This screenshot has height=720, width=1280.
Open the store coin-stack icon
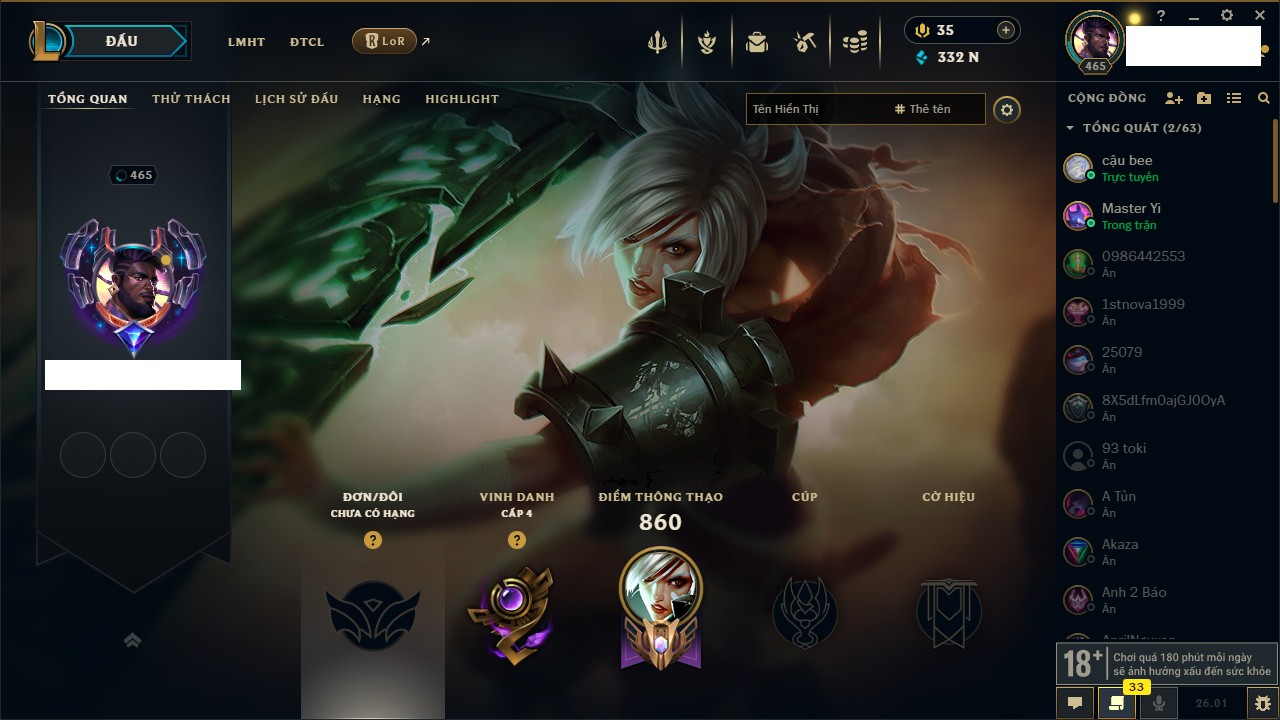[x=854, y=42]
